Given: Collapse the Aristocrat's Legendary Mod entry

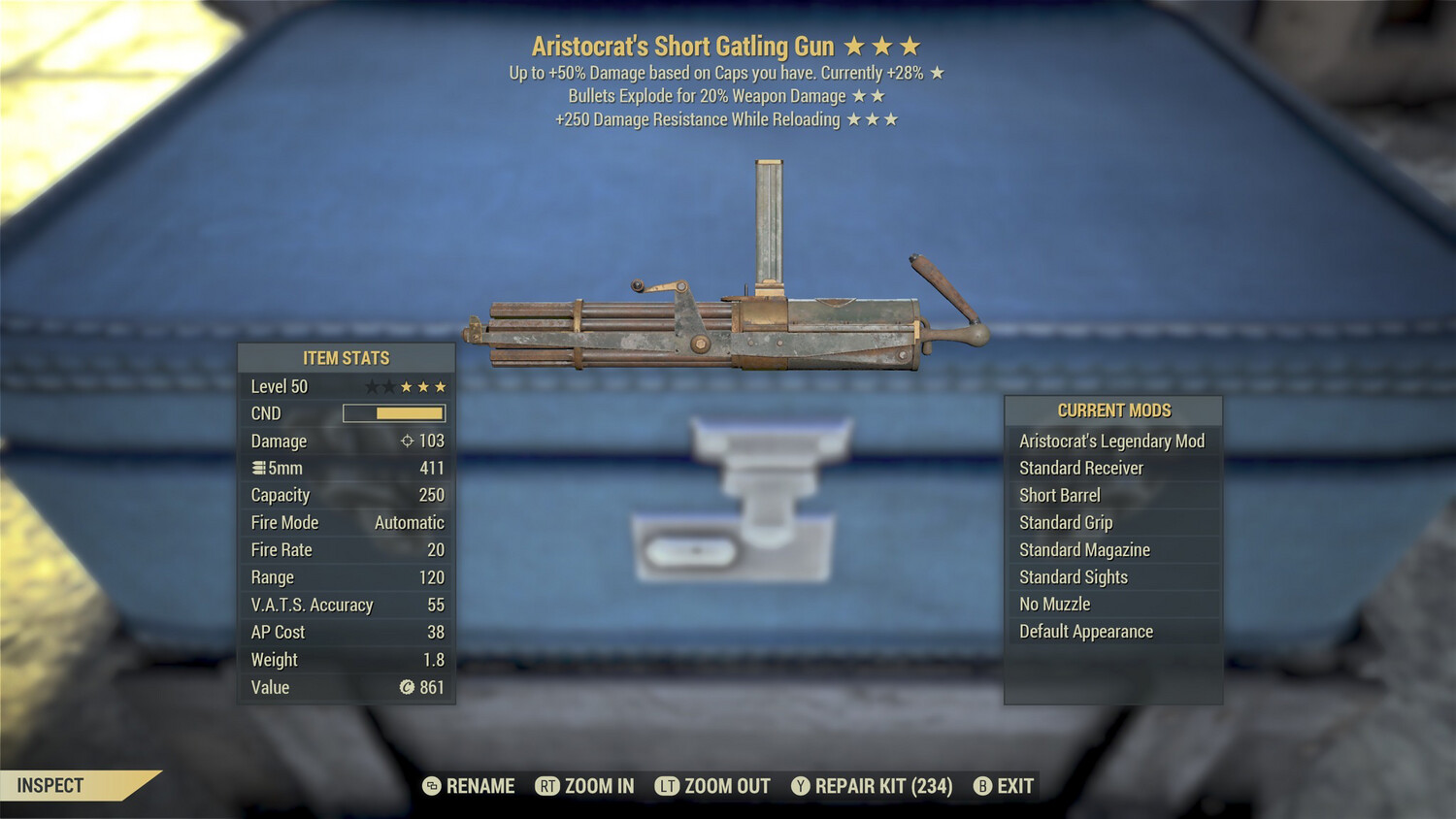Looking at the screenshot, I should click(x=1112, y=441).
